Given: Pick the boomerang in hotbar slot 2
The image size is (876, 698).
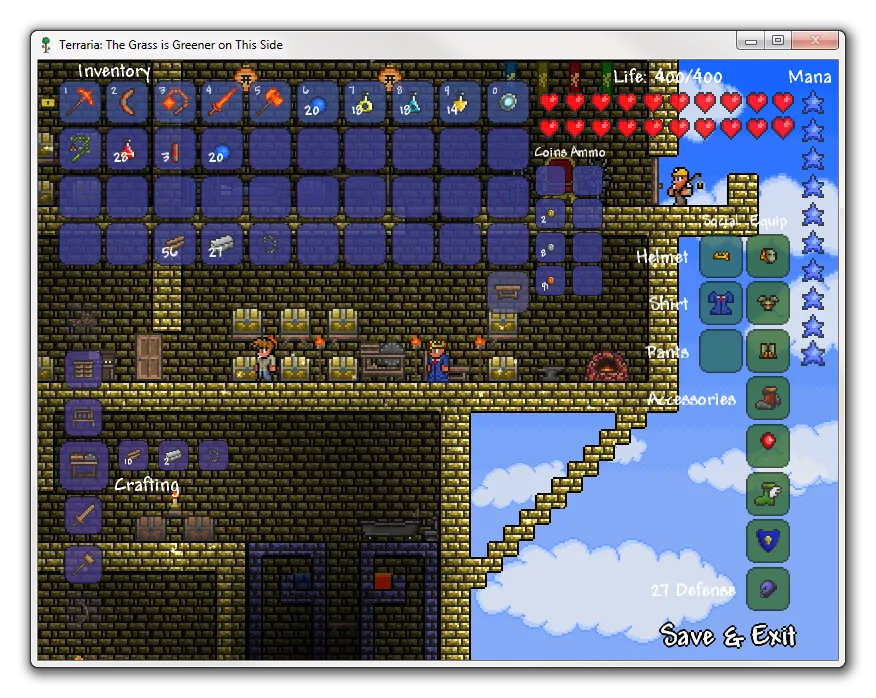Looking at the screenshot, I should pyautogui.click(x=128, y=103).
